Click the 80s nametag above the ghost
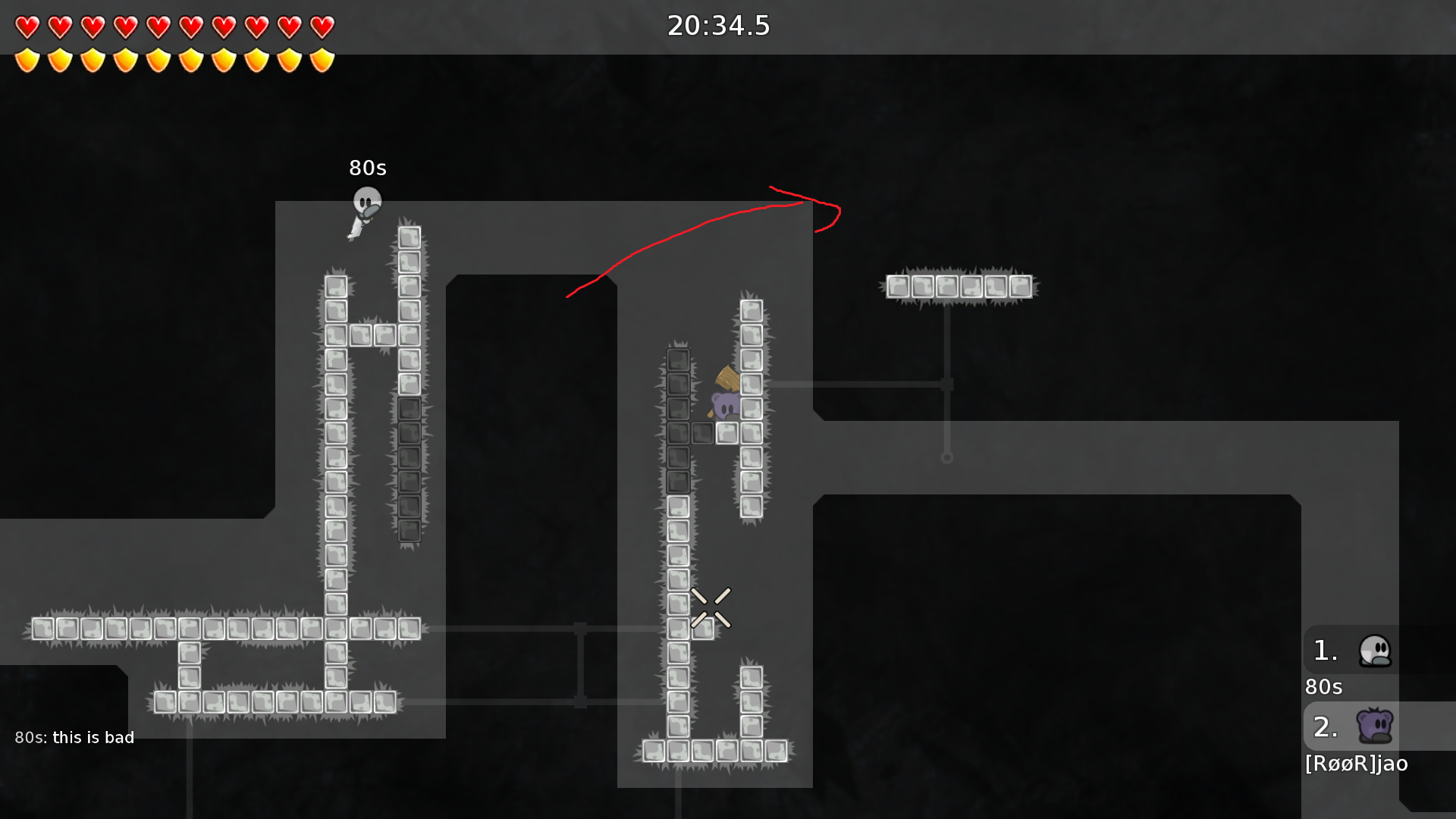Screen dimensions: 1456x819 [x=367, y=168]
